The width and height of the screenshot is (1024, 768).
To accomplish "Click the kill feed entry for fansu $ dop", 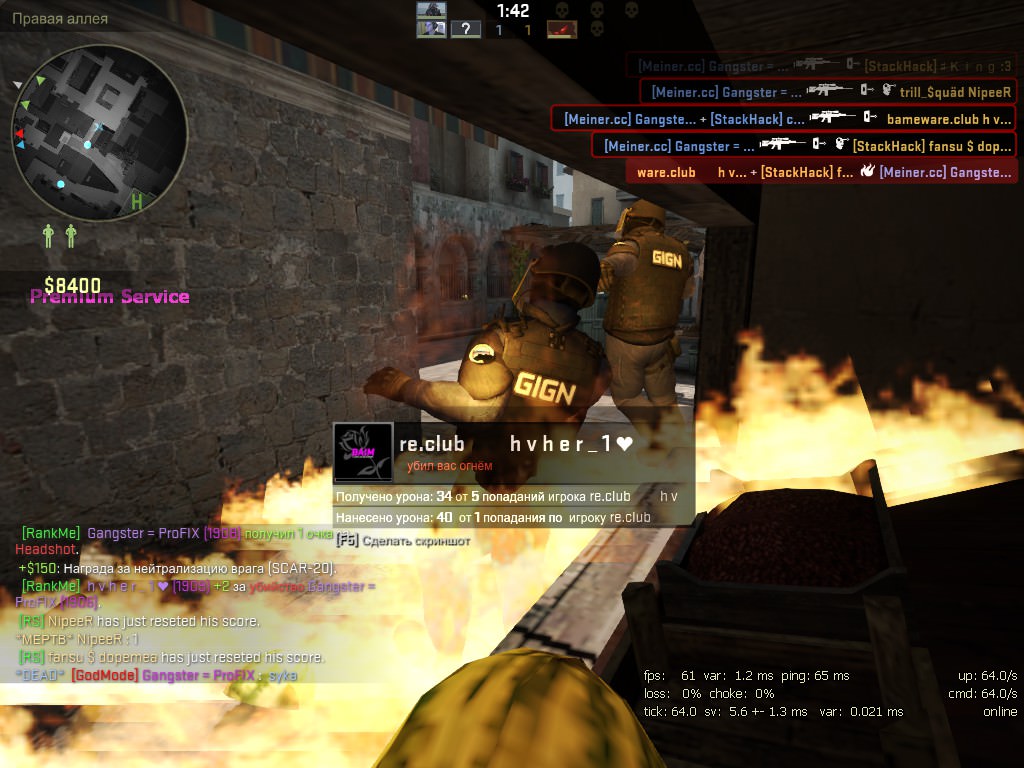I will click(803, 146).
